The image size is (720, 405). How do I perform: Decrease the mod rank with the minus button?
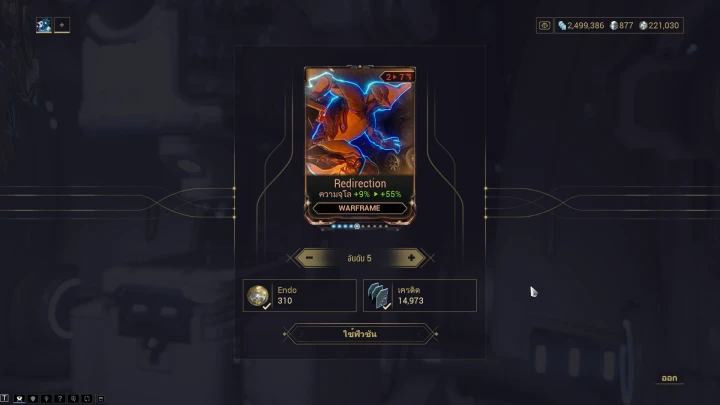click(310, 258)
